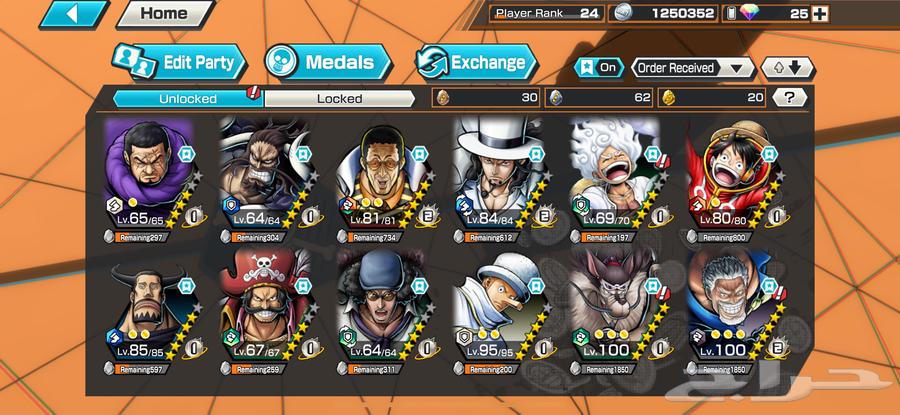
Task: Add more rainbow diamonds with plus button
Action: pos(820,14)
